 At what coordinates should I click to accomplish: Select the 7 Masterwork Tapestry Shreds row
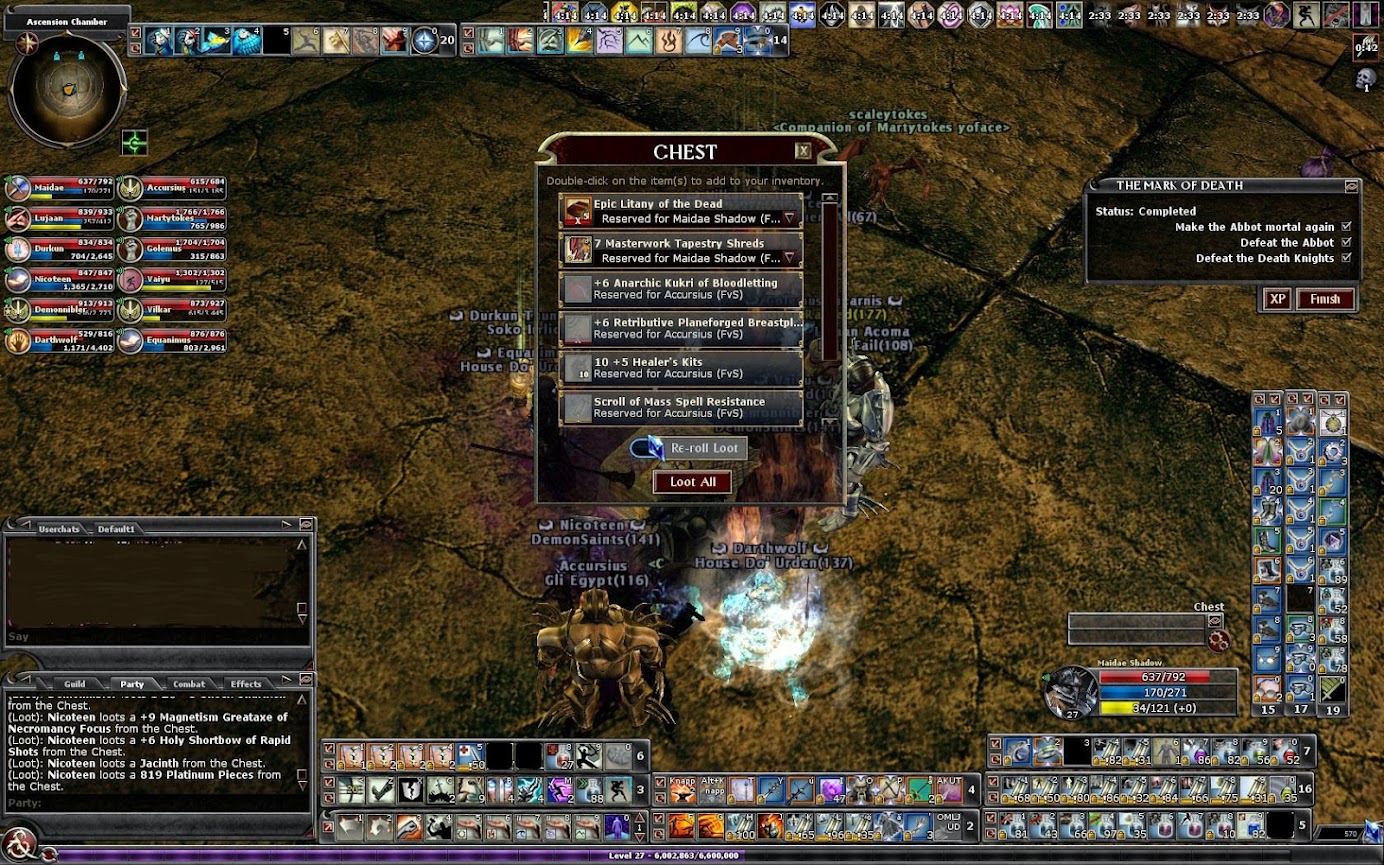[x=680, y=251]
